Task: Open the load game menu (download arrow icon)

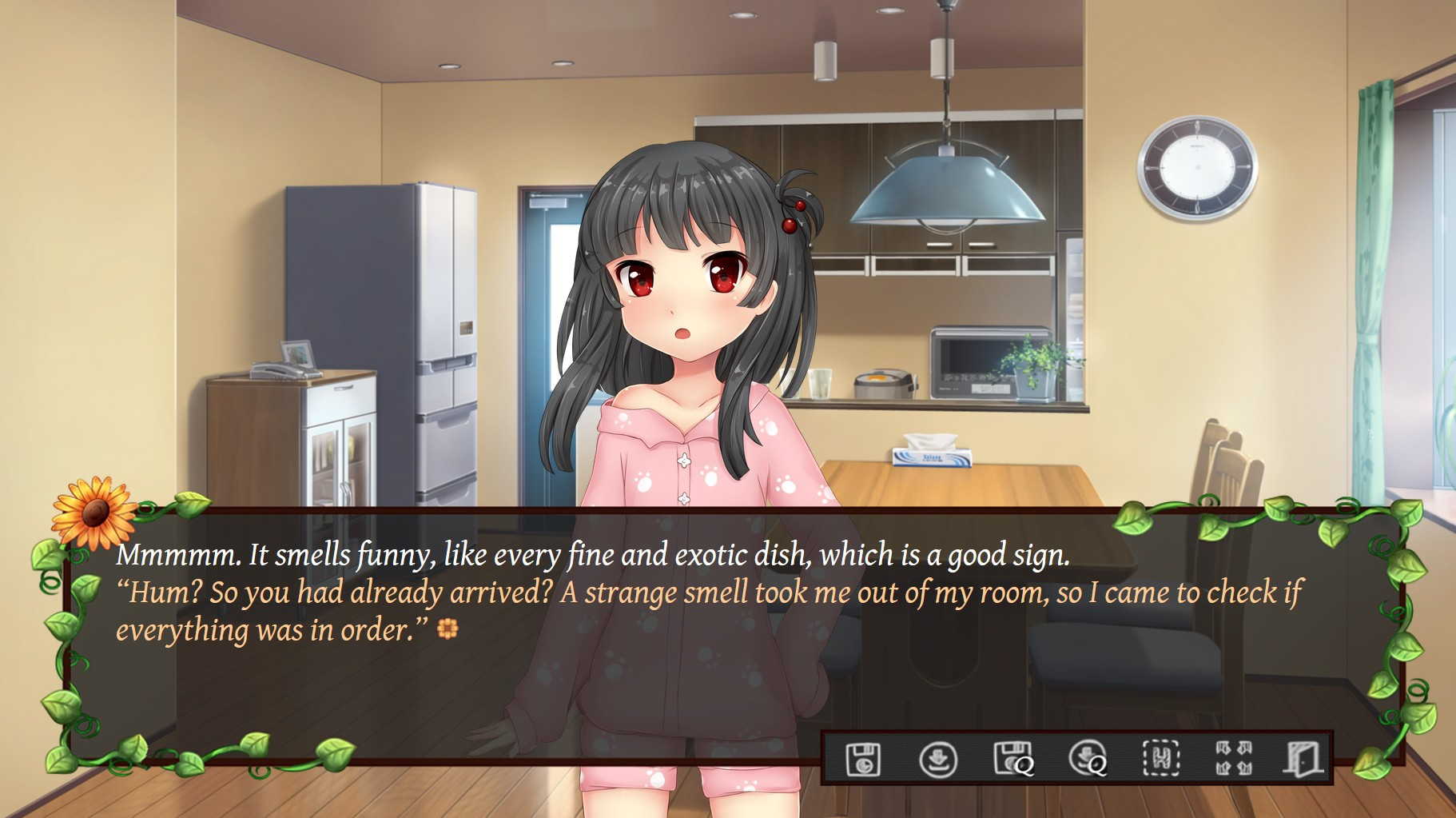Action: coord(938,758)
